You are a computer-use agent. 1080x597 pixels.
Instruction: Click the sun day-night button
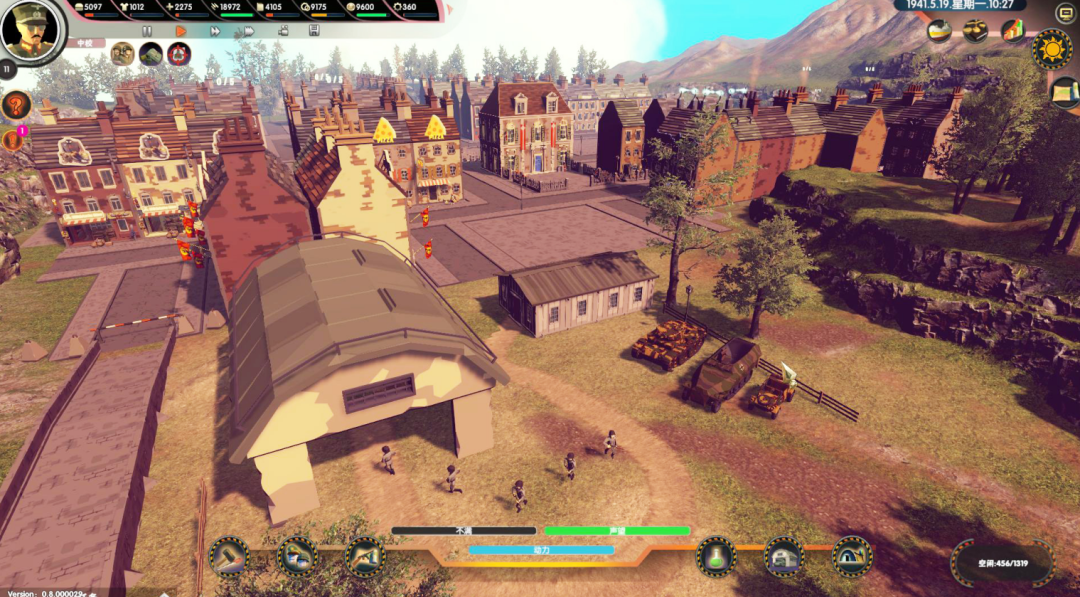pyautogui.click(x=1052, y=47)
